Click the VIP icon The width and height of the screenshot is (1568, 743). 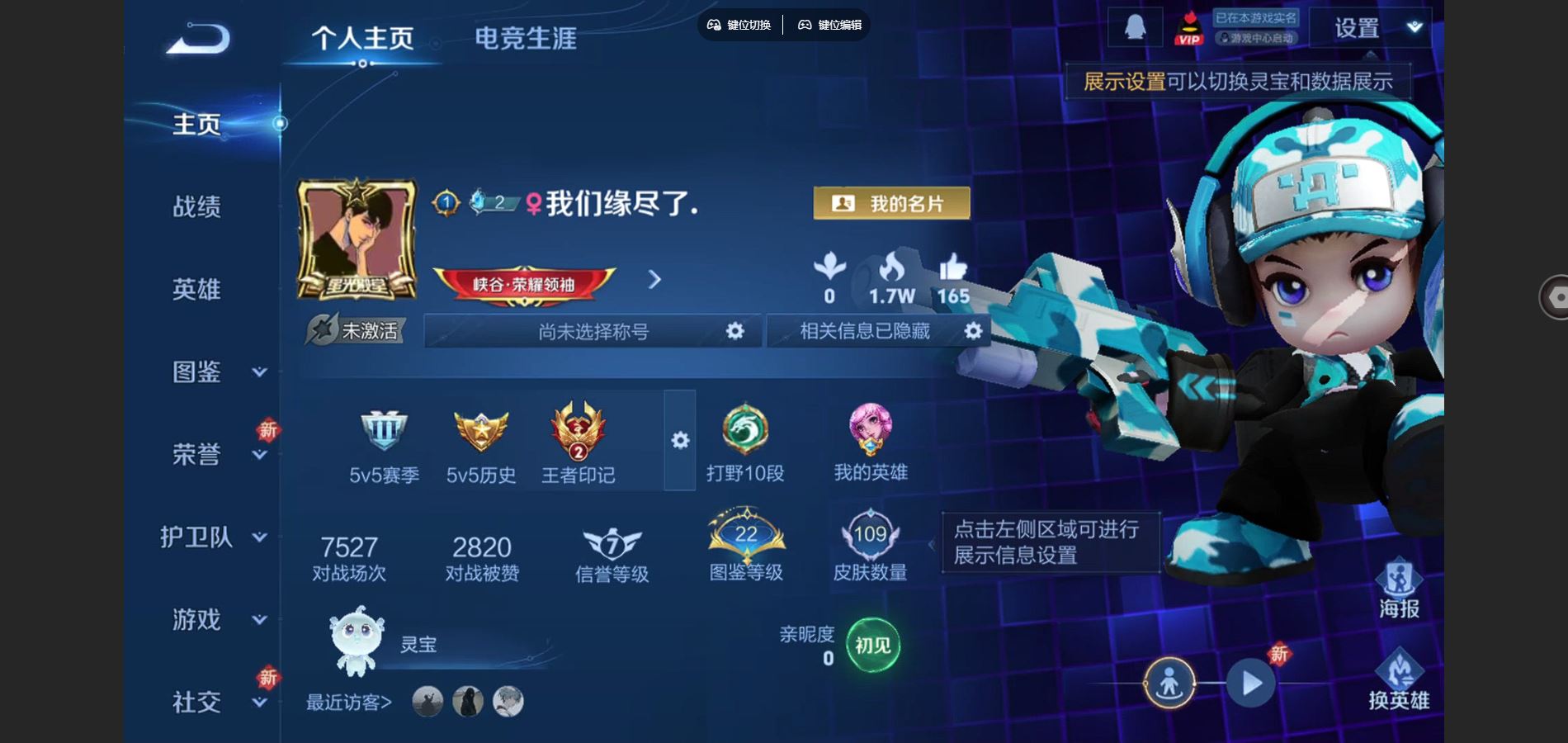tap(1188, 27)
